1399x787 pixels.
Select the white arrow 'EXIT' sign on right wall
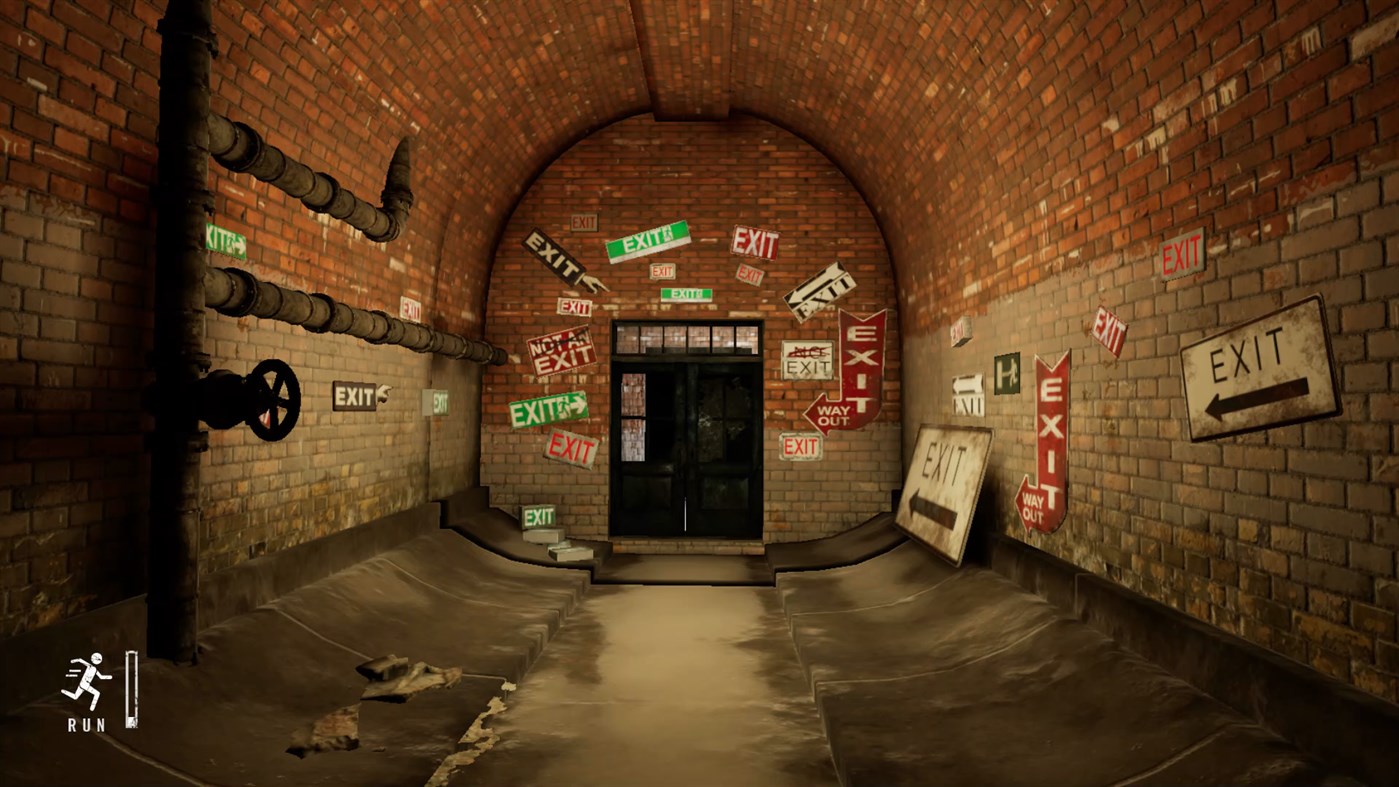tap(967, 392)
